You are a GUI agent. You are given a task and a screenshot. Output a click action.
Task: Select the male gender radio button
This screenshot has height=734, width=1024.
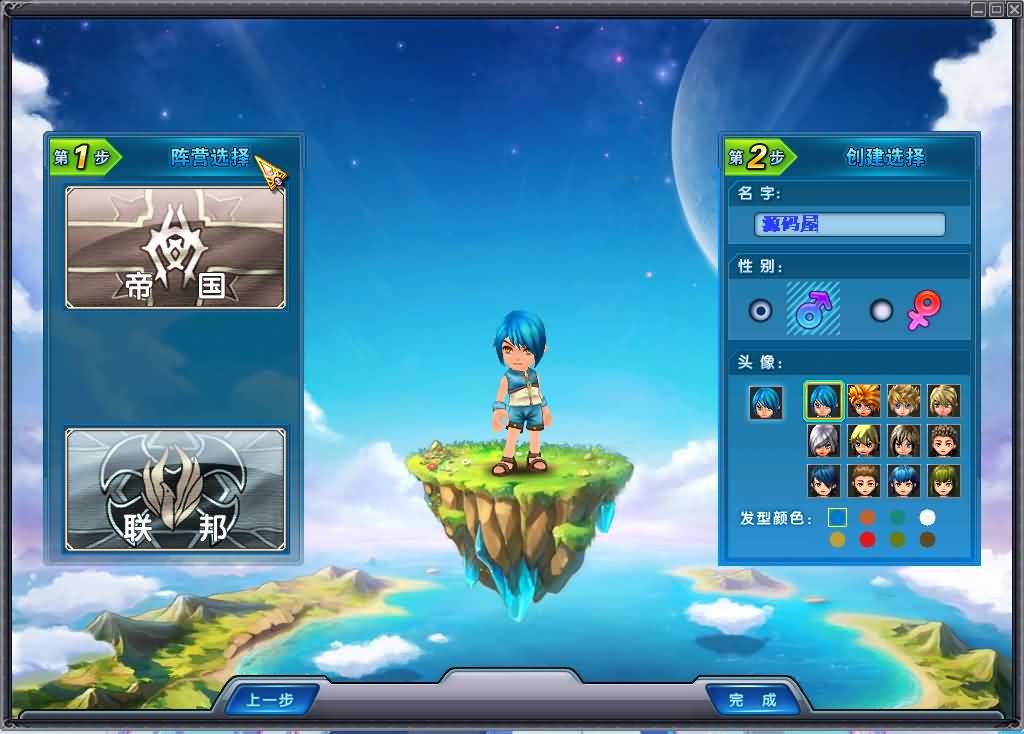pos(761,310)
